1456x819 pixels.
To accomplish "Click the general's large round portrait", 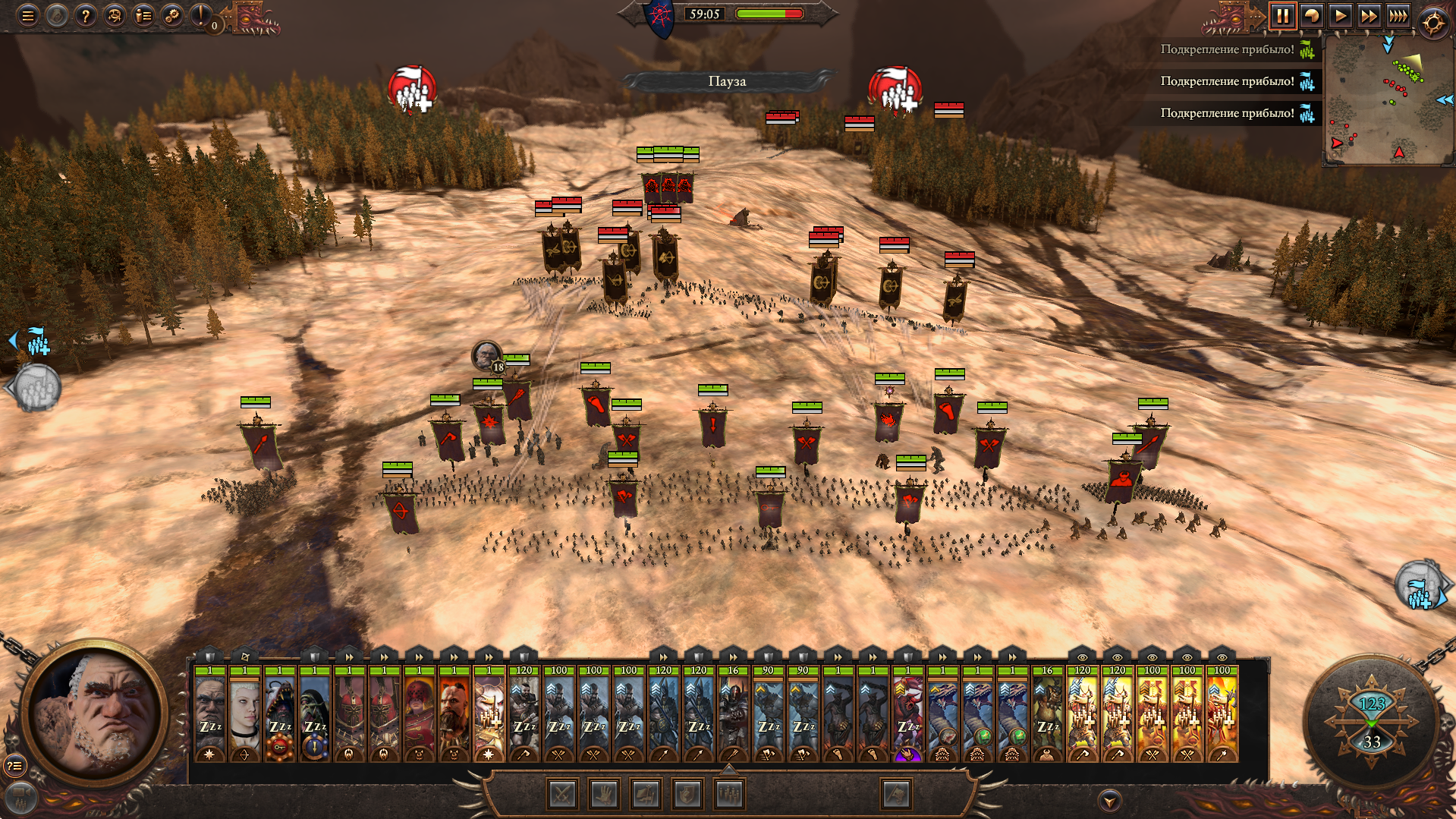I will [96, 713].
